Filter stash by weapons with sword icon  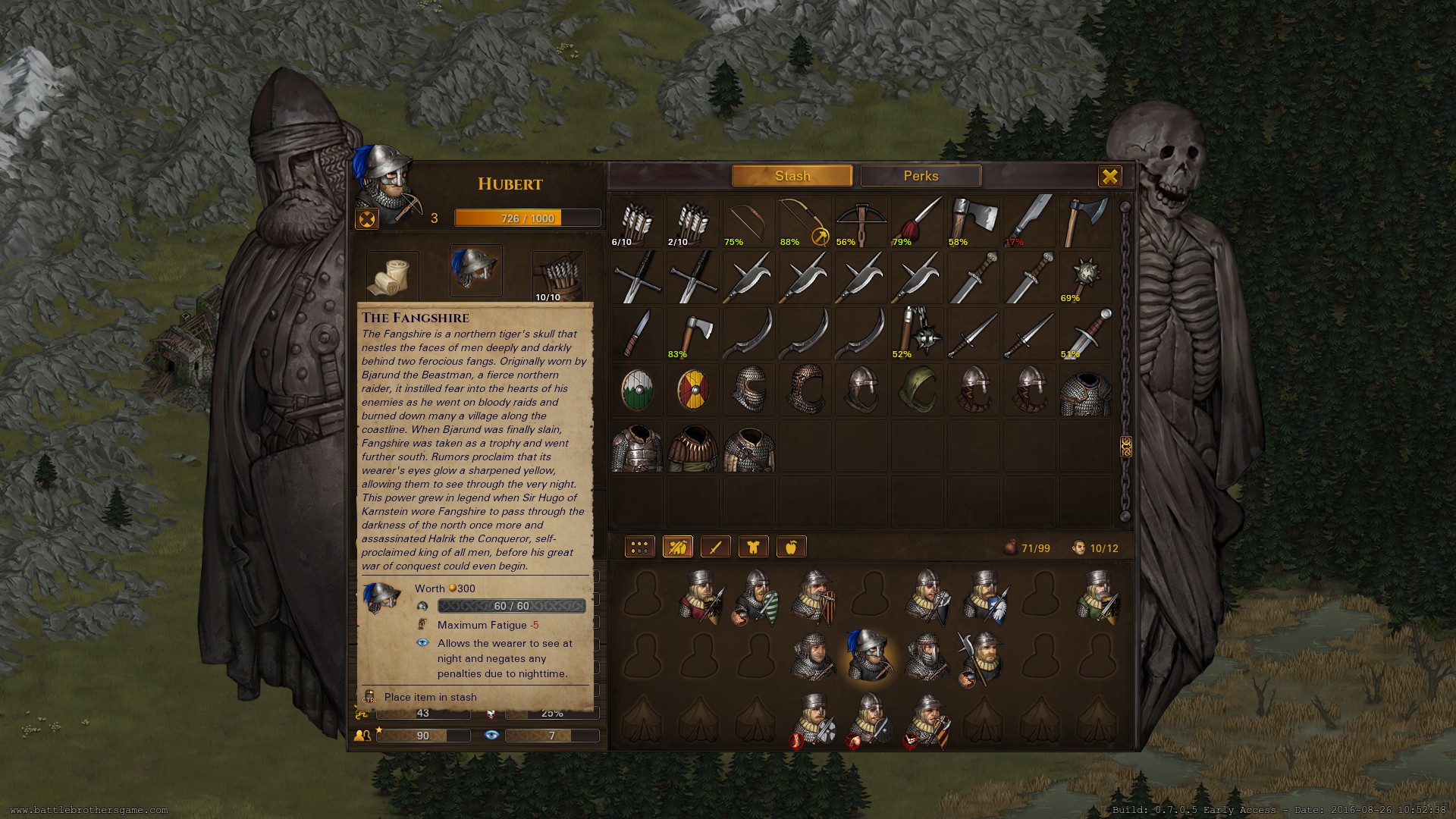tap(715, 547)
